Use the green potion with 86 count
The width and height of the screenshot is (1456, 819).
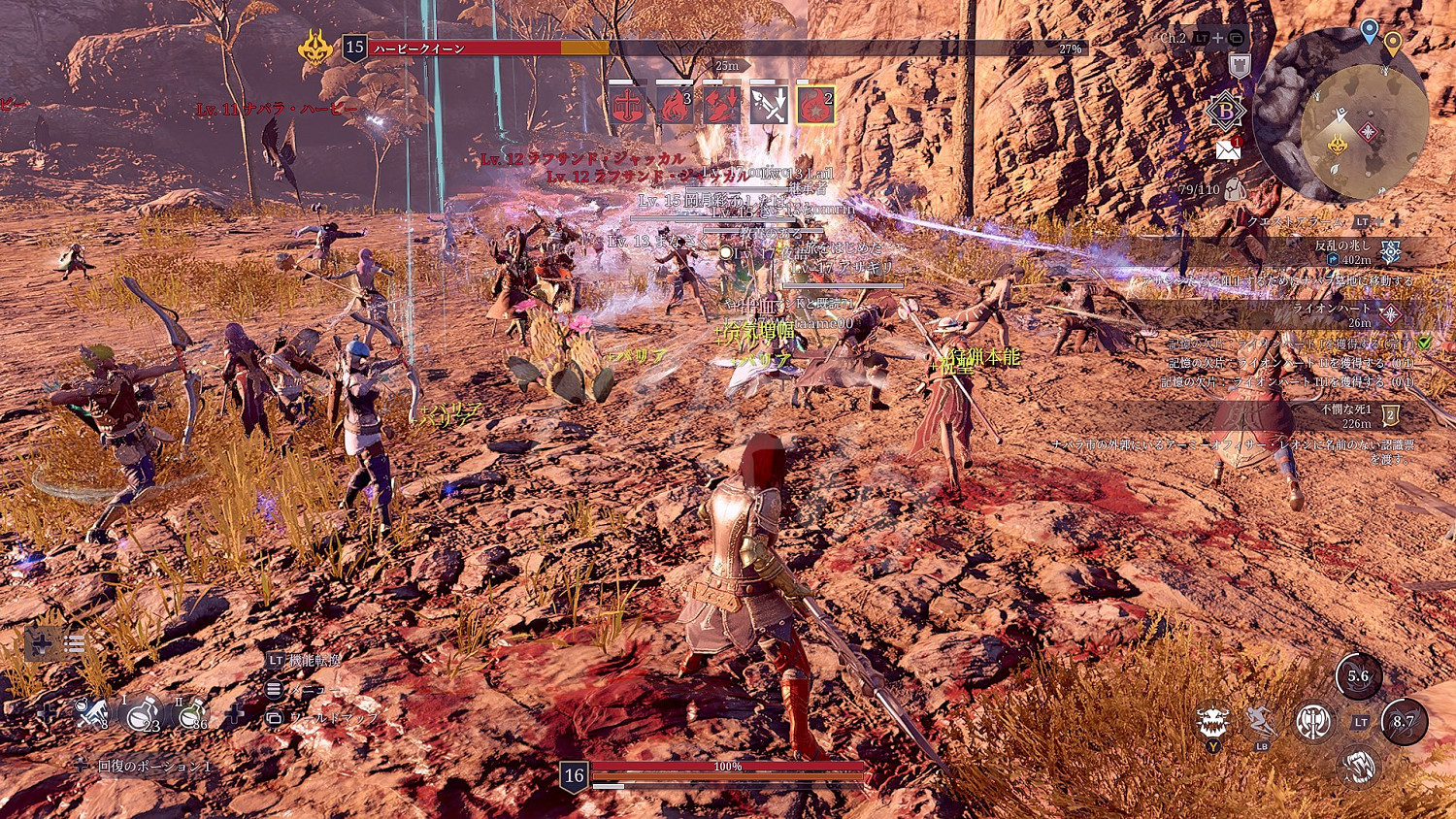coord(192,715)
